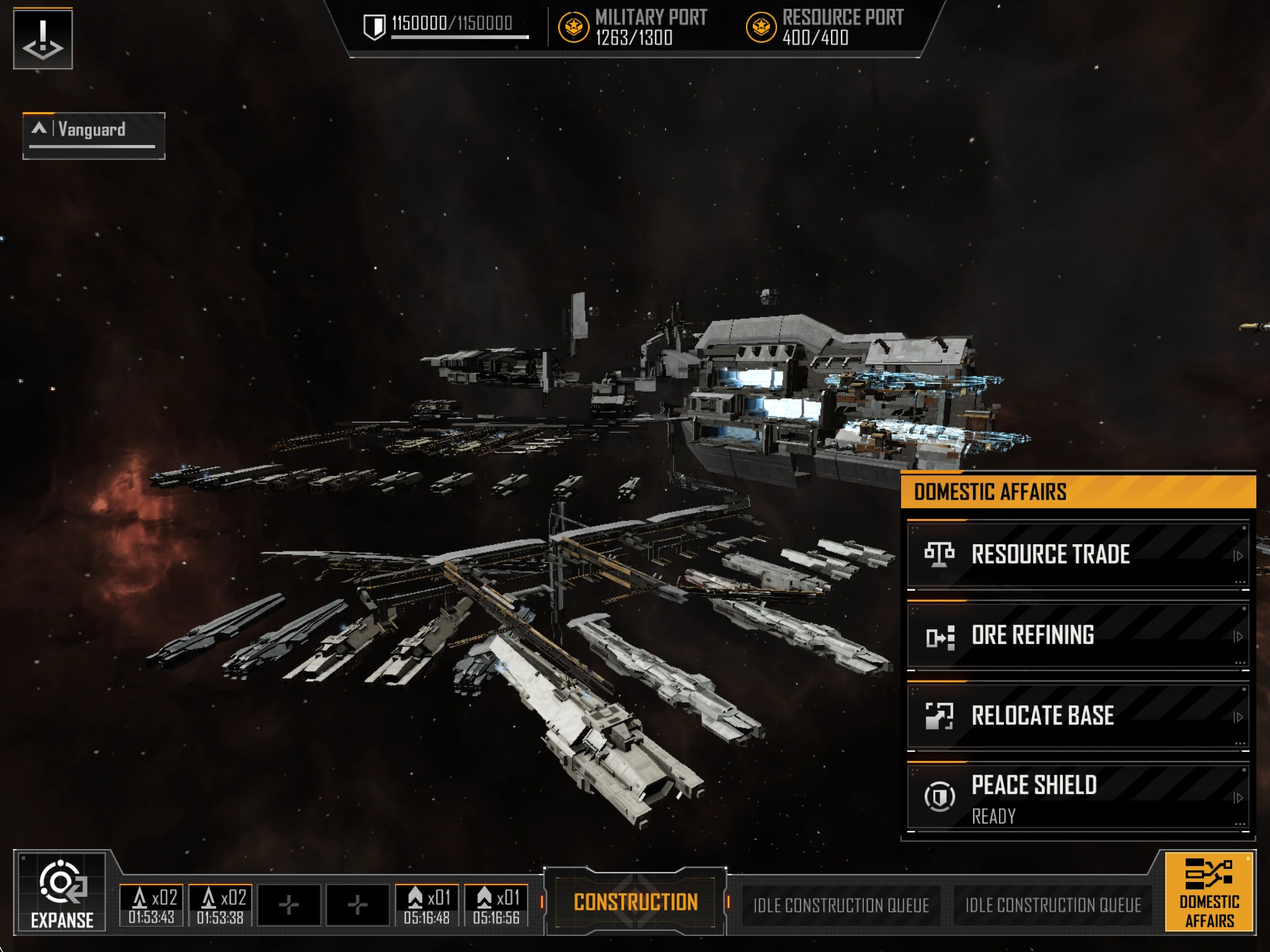Choose the Relocate Base option
The width and height of the screenshot is (1270, 952).
[1078, 716]
